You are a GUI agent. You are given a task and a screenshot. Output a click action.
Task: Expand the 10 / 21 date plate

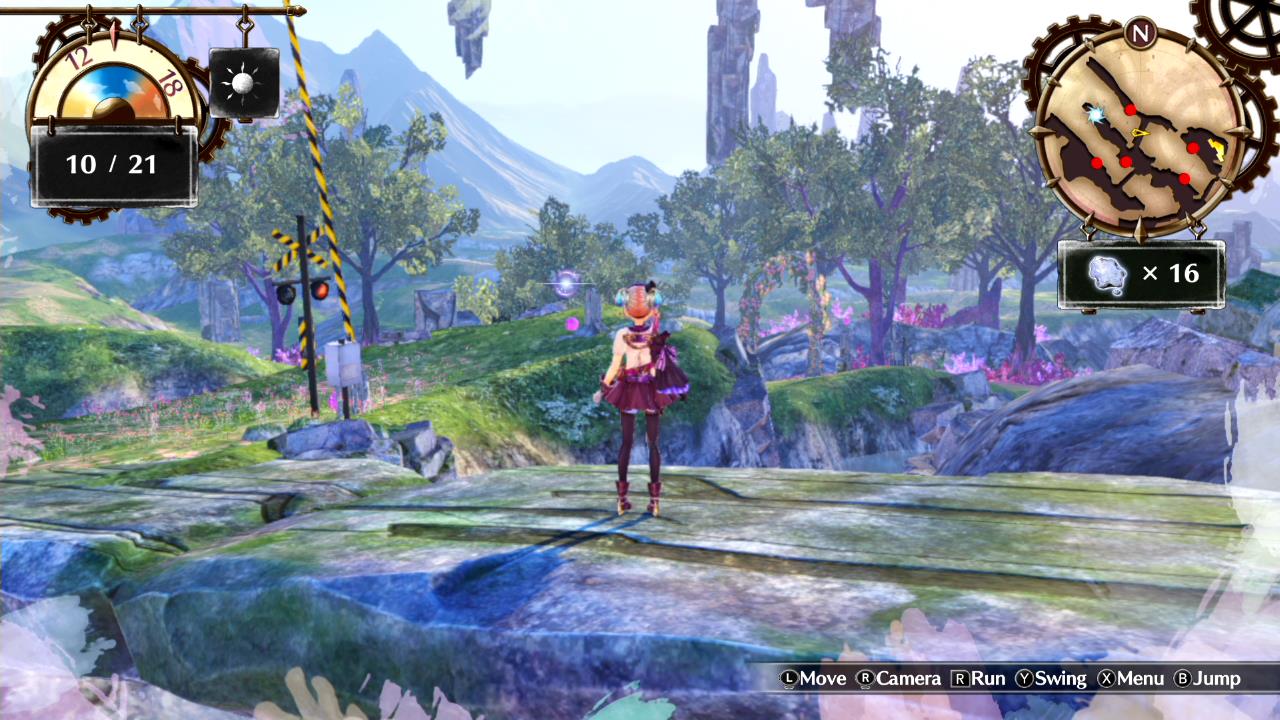coord(113,164)
